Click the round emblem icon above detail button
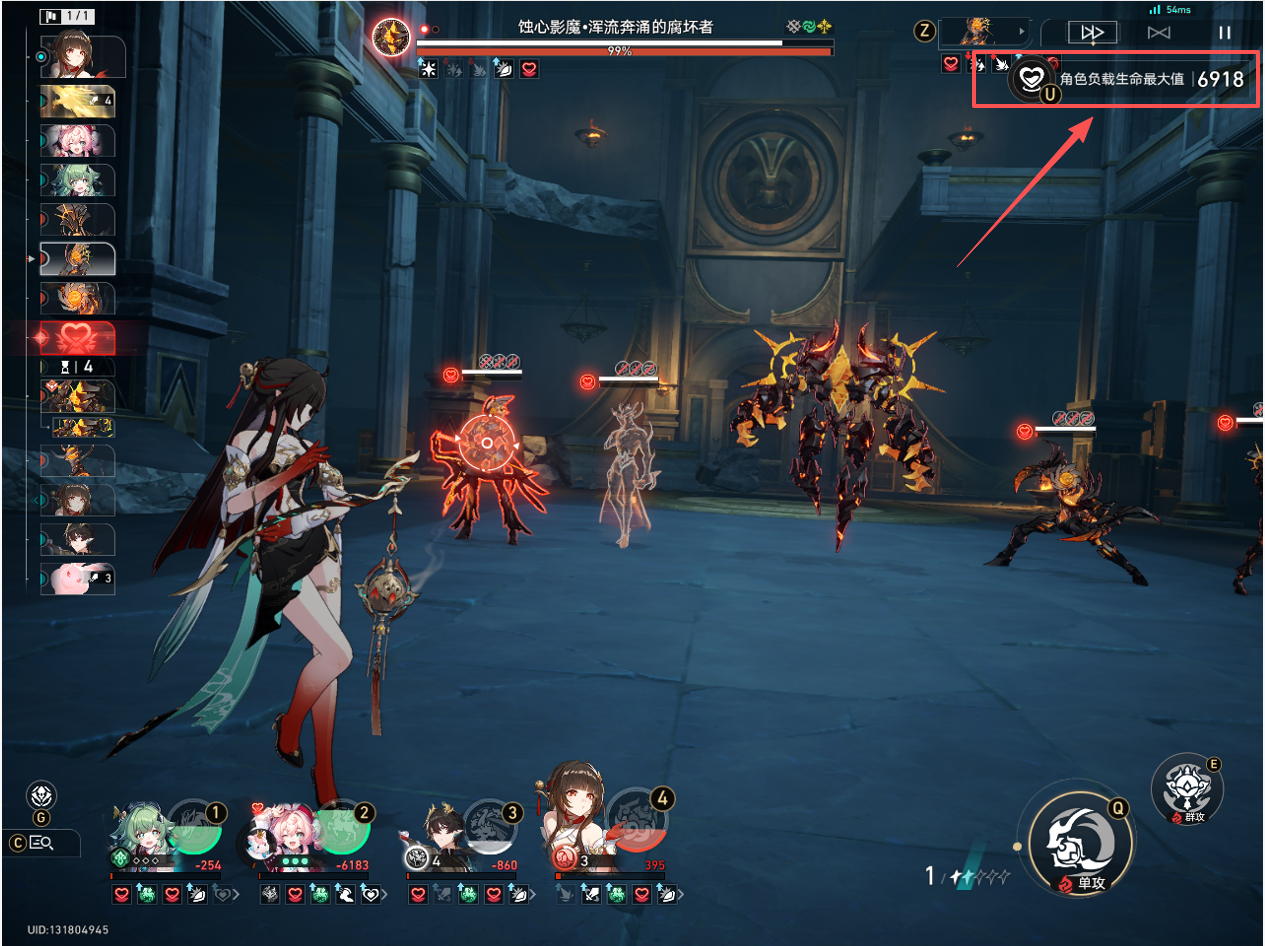This screenshot has height=946, width=1265. (41, 797)
